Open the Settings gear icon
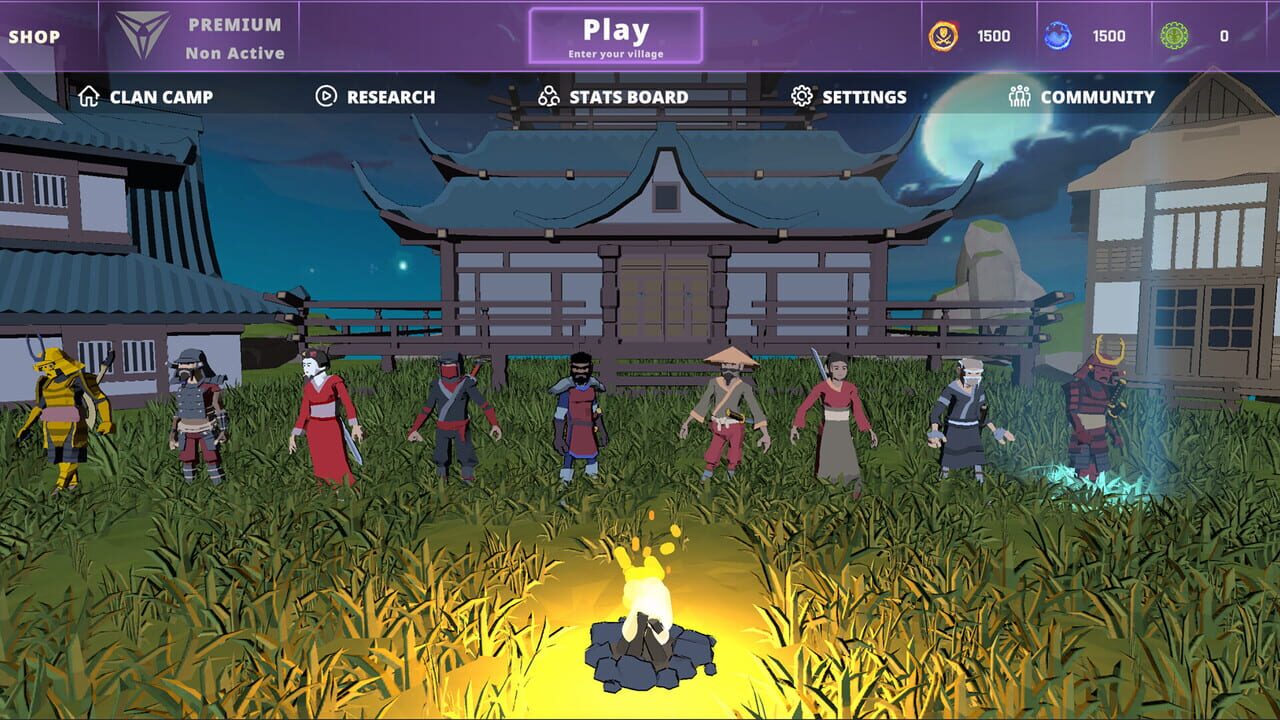1280x720 pixels. (800, 96)
